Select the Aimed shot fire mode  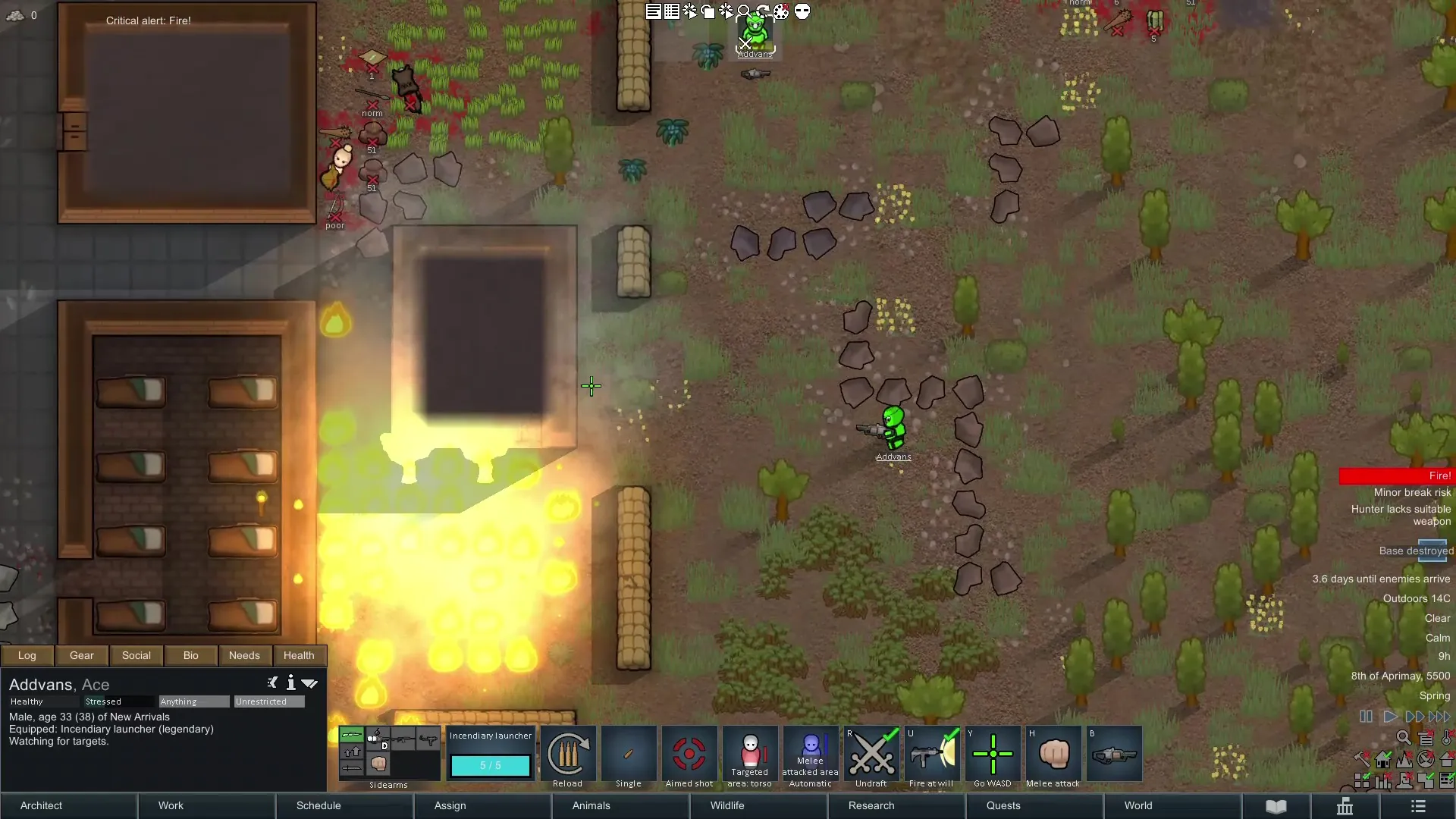tap(689, 755)
